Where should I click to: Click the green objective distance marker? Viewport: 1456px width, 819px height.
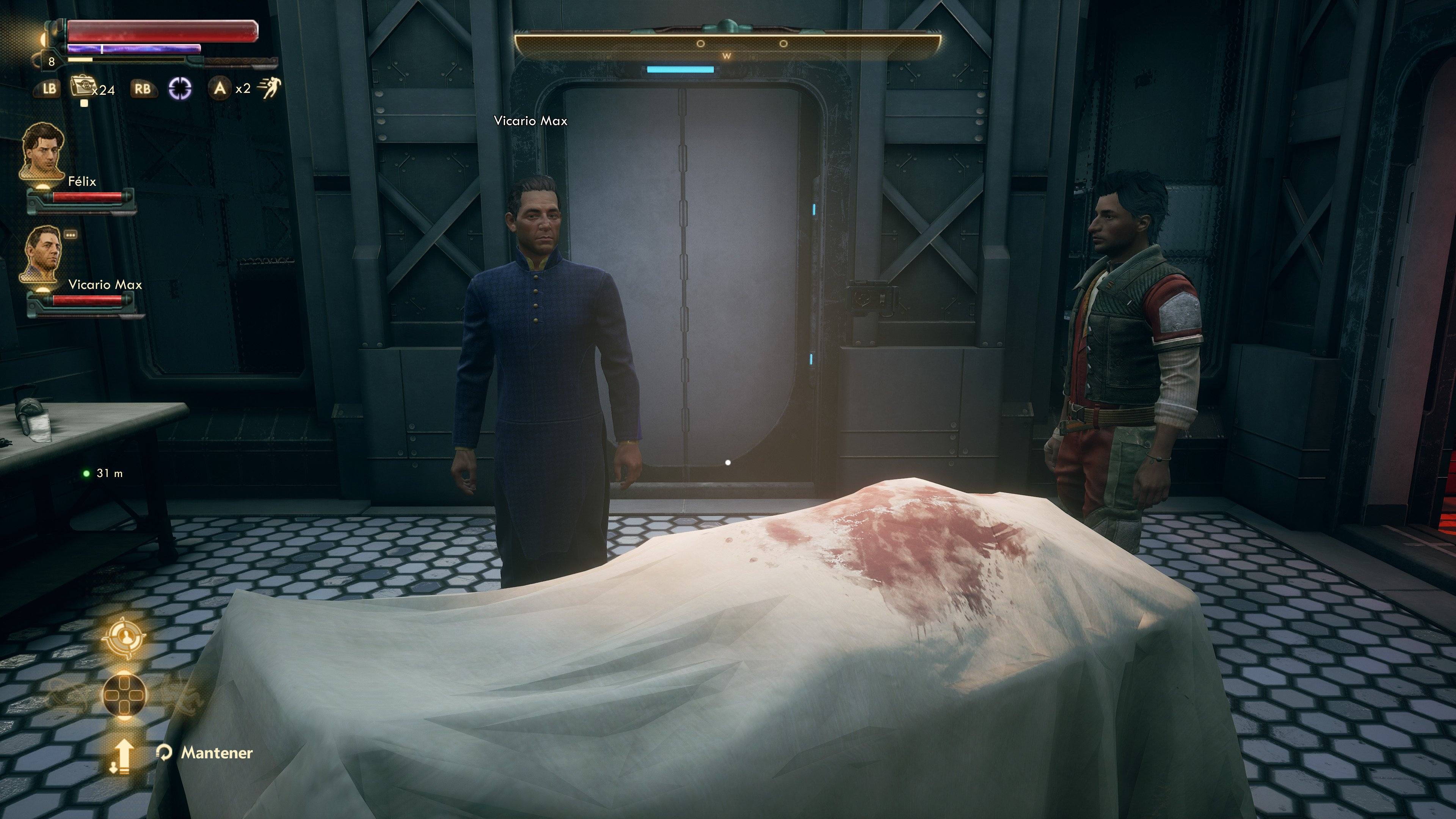pos(86,473)
